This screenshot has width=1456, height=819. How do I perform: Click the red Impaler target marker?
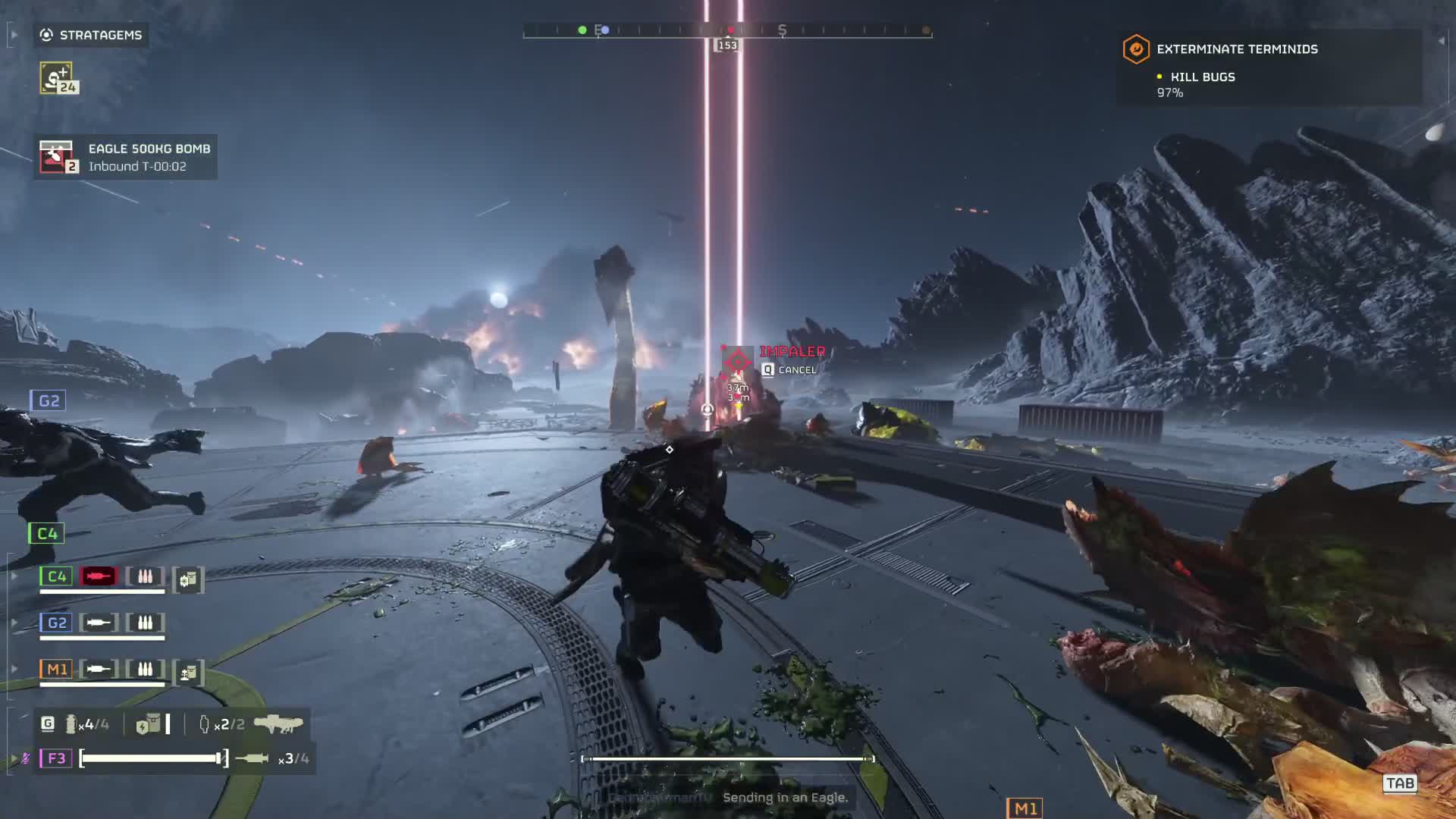736,362
